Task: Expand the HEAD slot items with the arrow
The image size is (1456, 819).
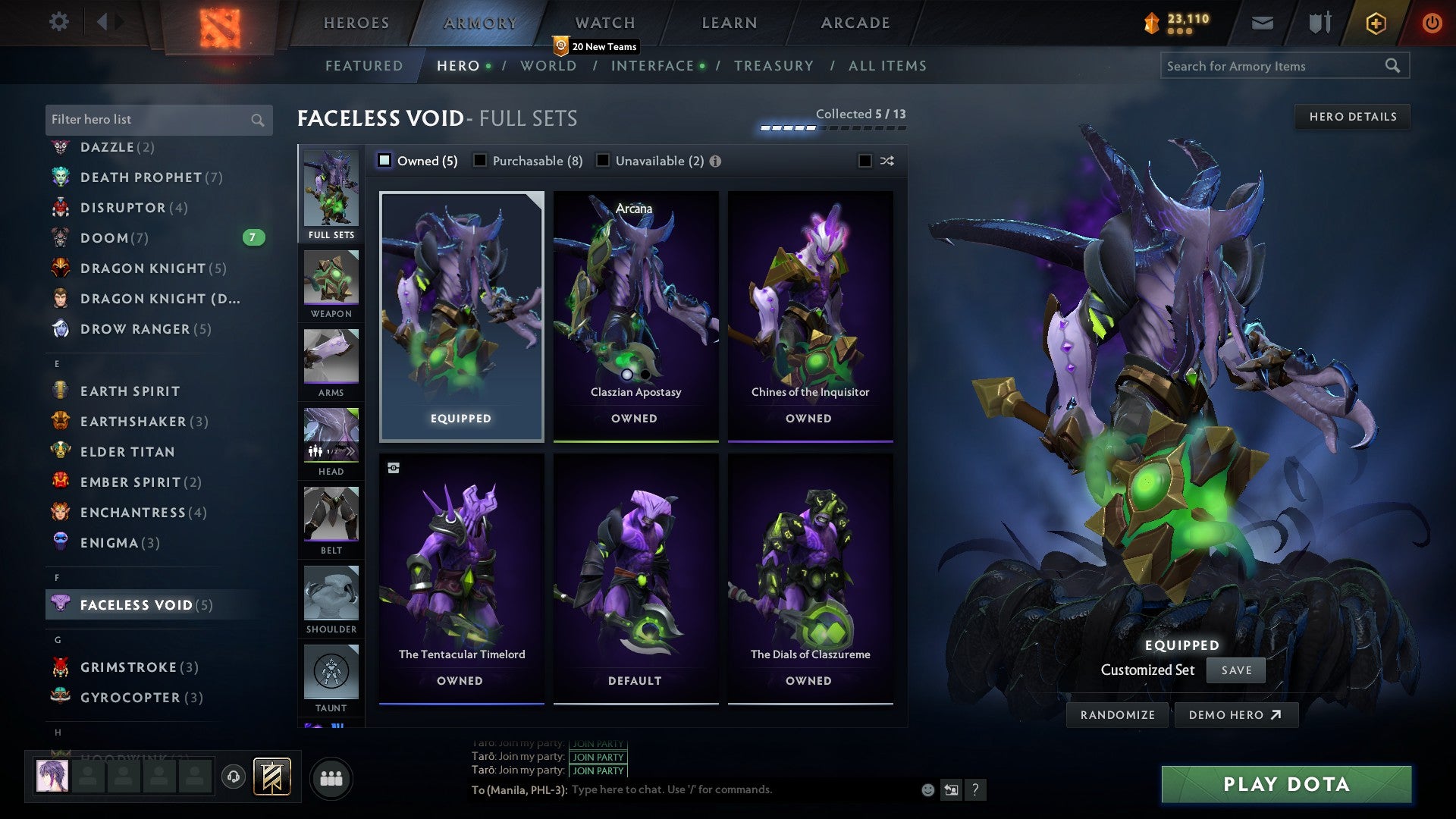Action: [351, 451]
